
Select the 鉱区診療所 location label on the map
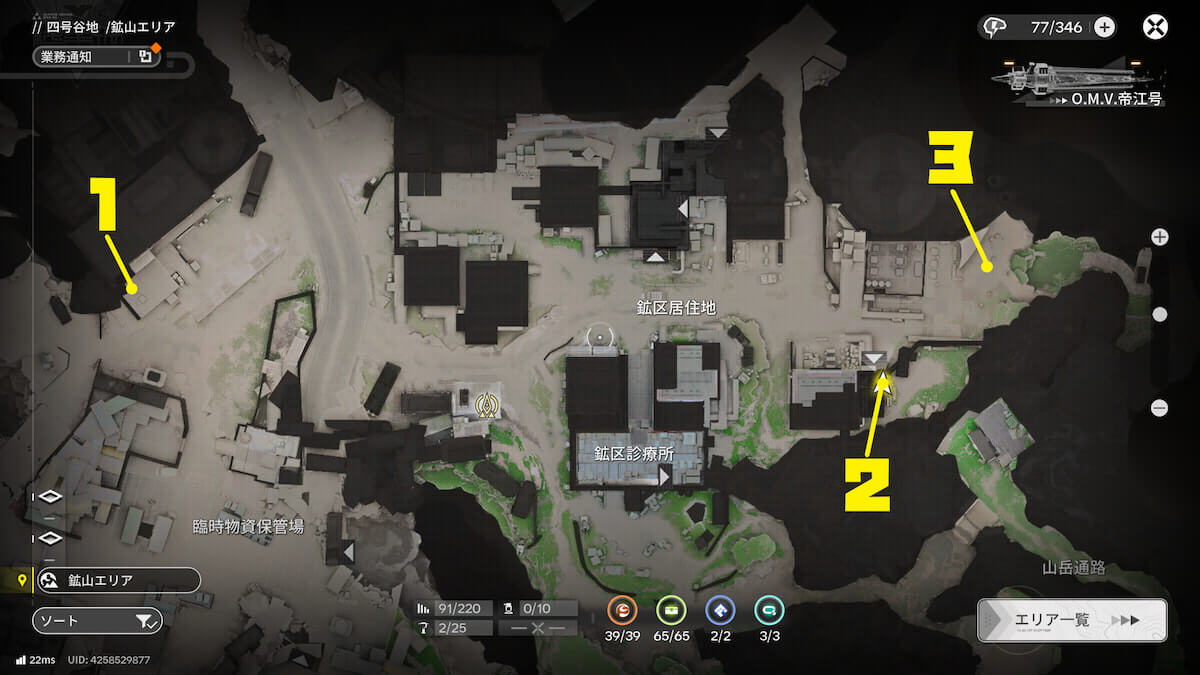[635, 453]
